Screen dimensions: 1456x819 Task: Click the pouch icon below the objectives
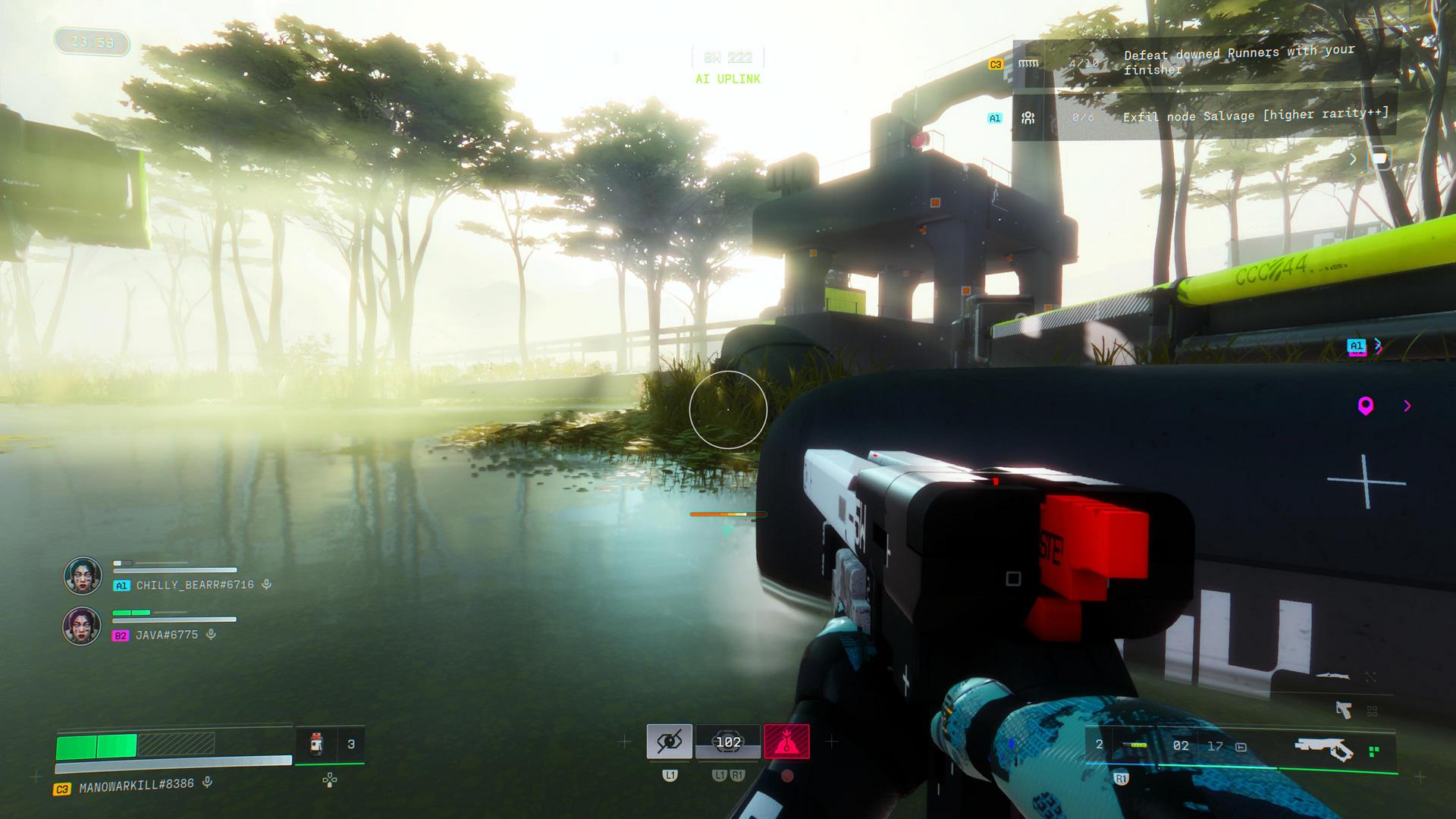click(x=1379, y=159)
